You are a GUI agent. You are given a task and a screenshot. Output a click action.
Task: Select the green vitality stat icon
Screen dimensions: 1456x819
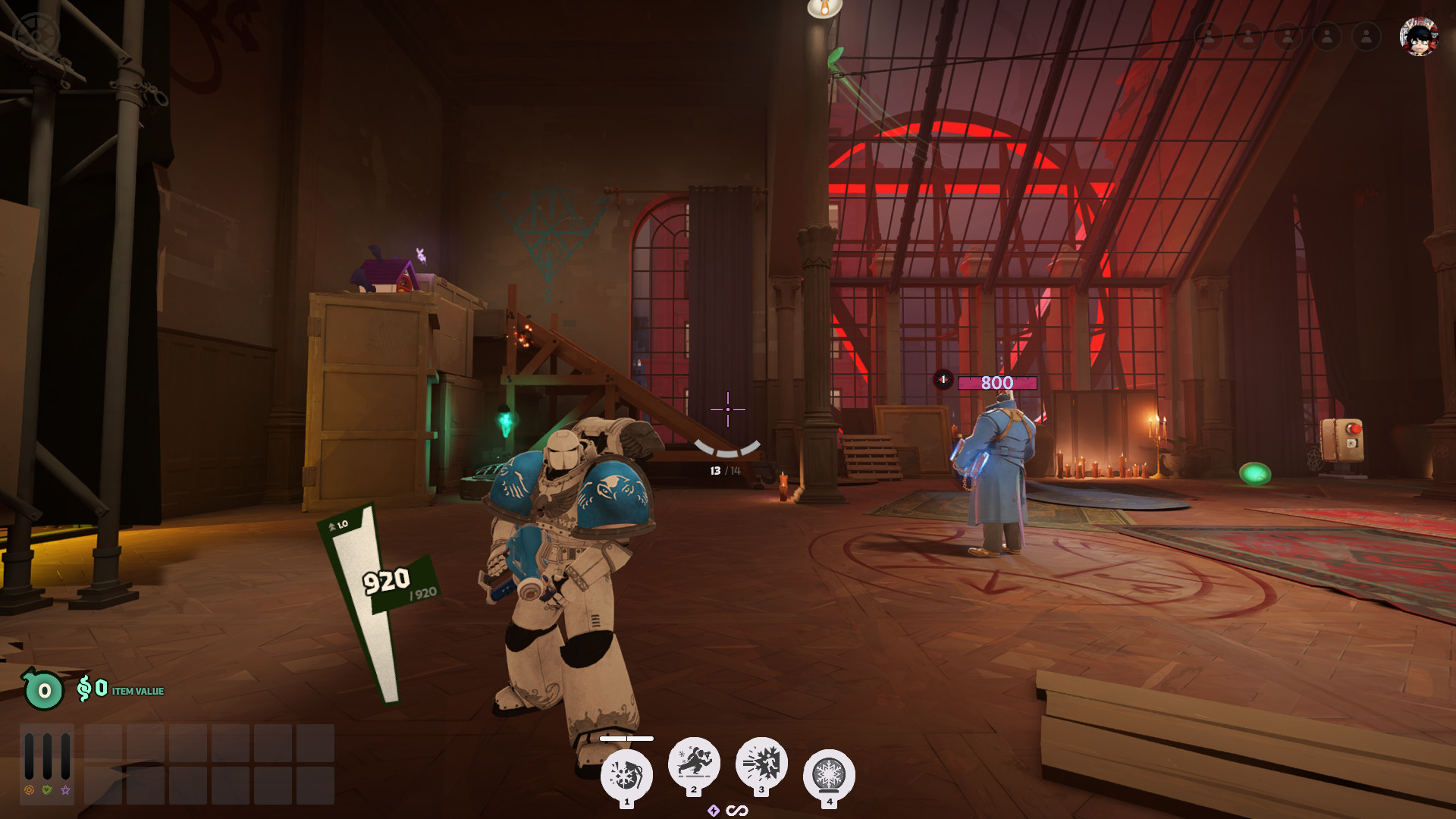click(x=47, y=790)
